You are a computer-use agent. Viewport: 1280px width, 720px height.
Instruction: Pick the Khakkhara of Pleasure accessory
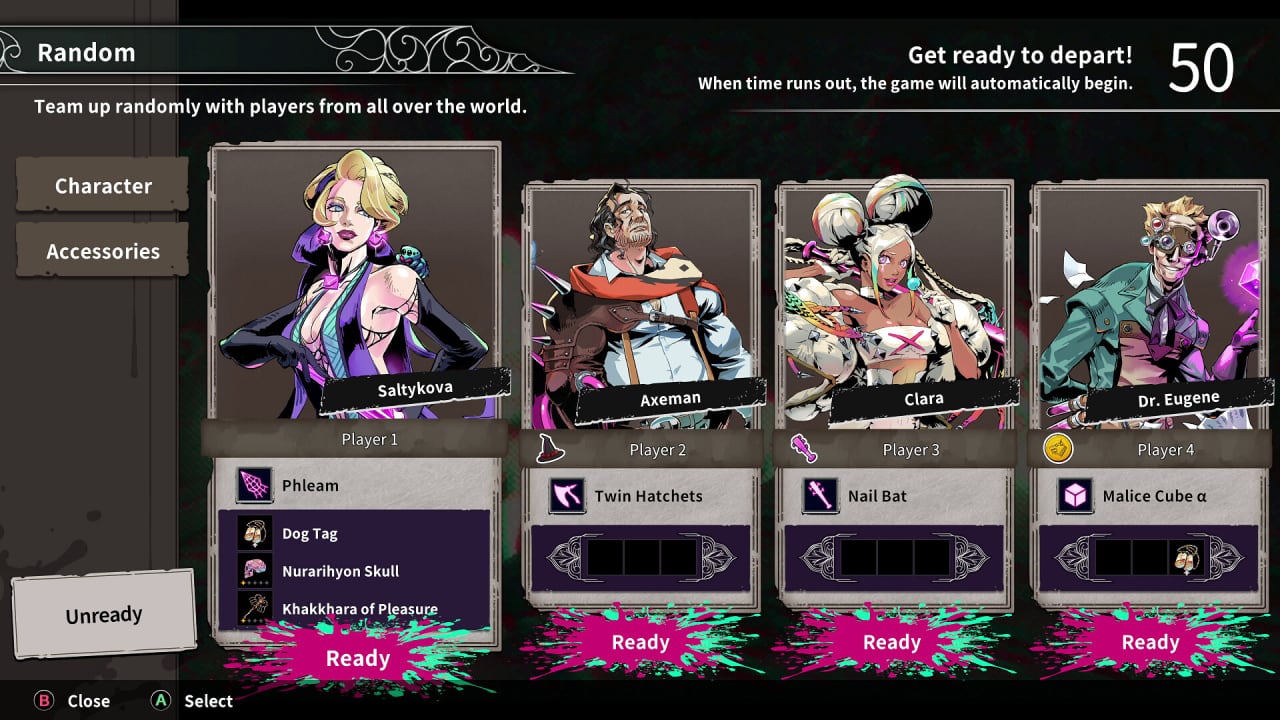pos(359,608)
